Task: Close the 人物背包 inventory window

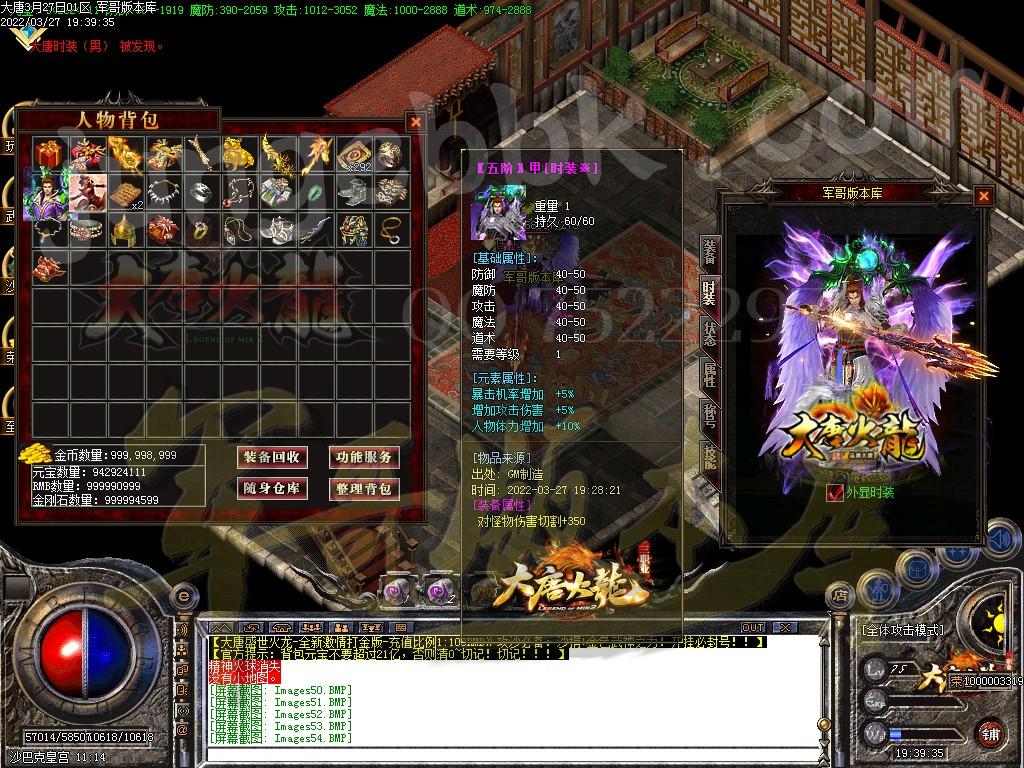Action: [x=415, y=122]
